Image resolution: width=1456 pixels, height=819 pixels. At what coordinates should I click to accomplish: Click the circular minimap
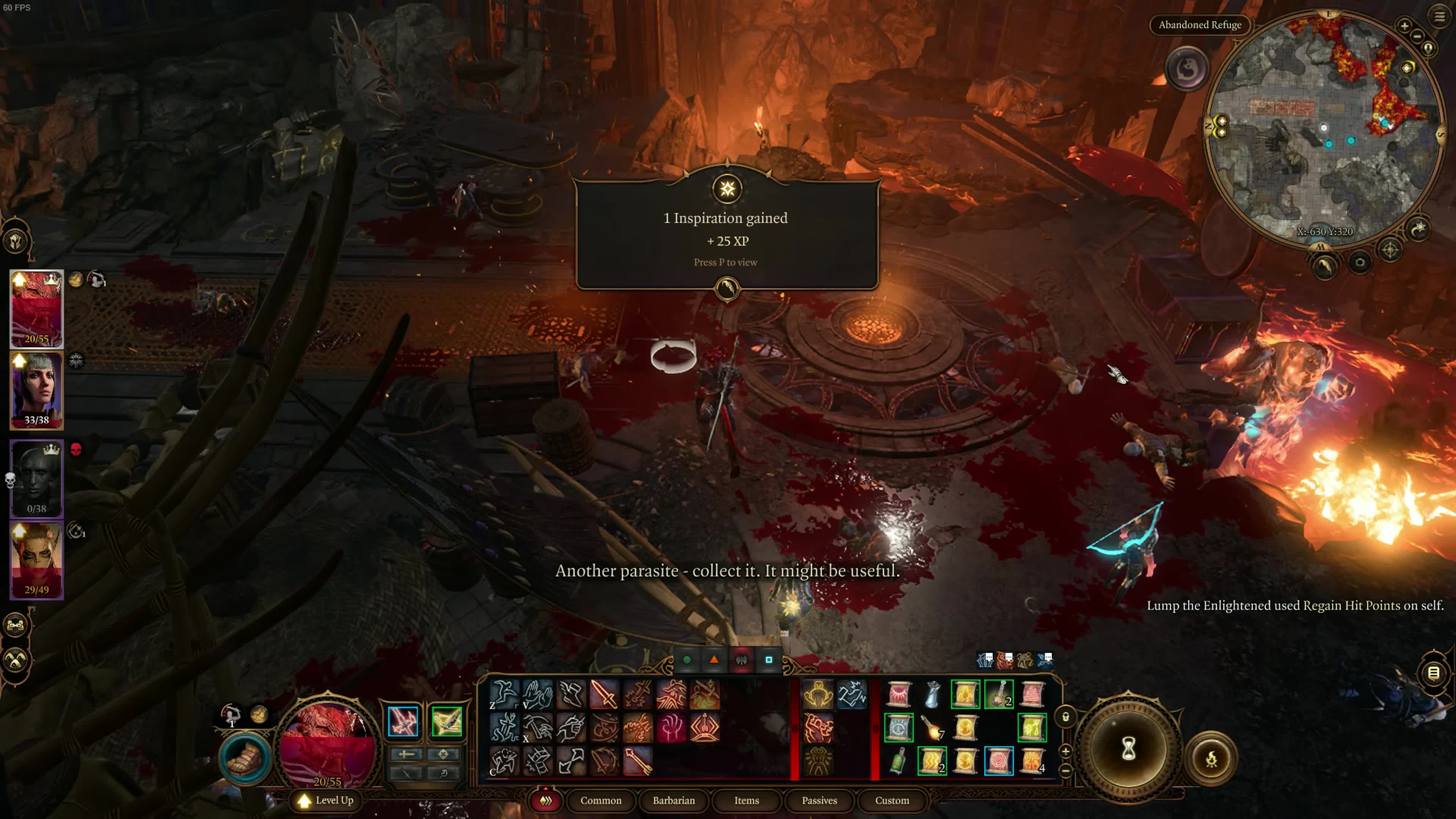coord(1323,130)
